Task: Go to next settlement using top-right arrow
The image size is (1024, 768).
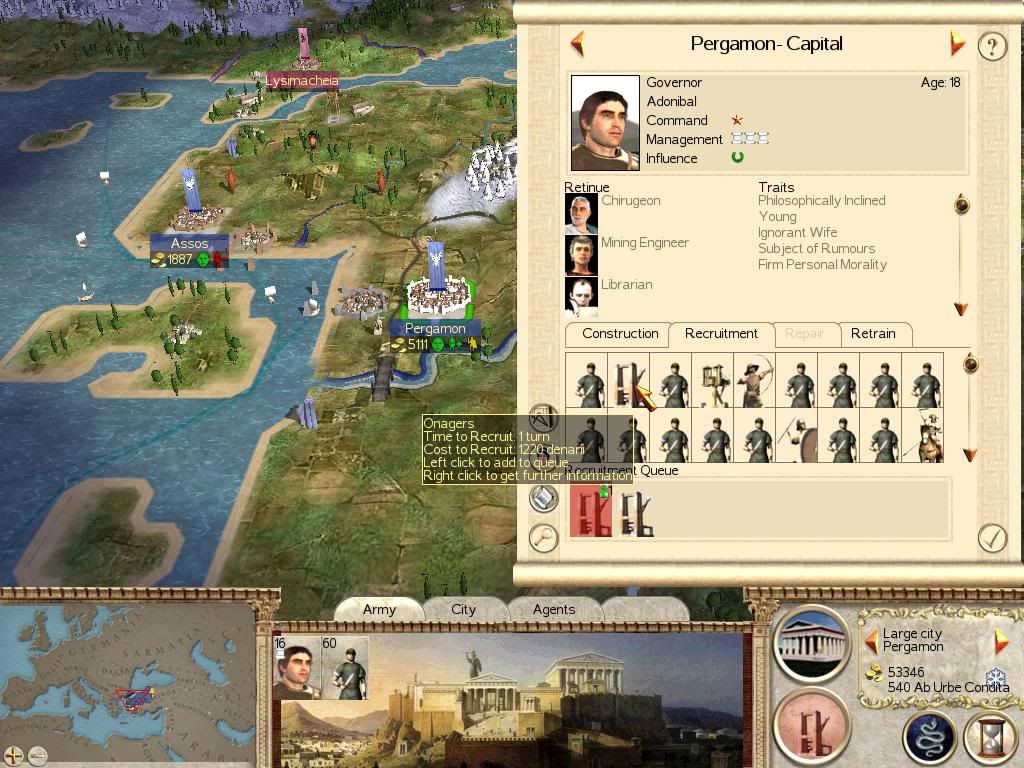Action: point(958,44)
